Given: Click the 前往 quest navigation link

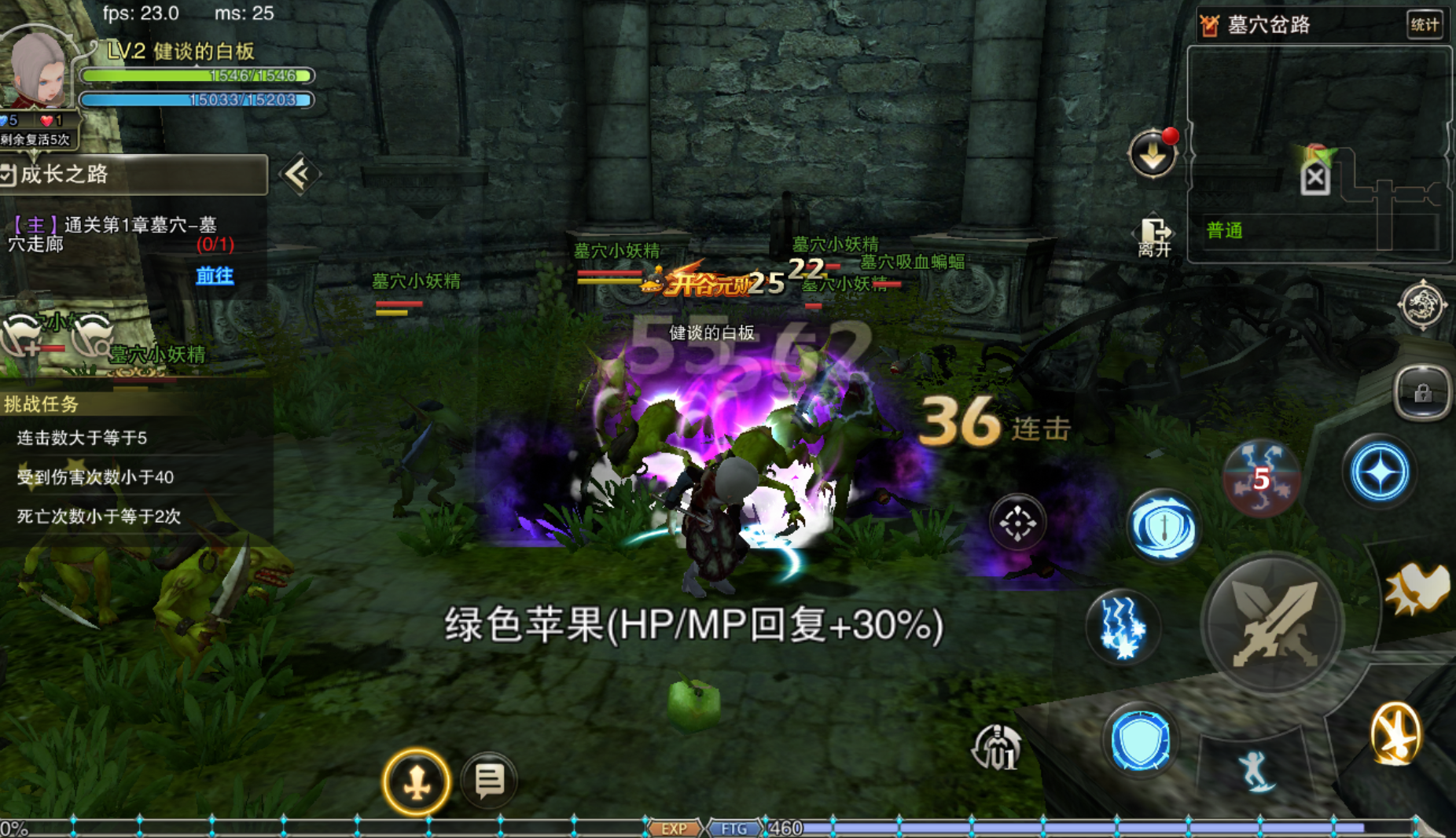Looking at the screenshot, I should tap(215, 275).
